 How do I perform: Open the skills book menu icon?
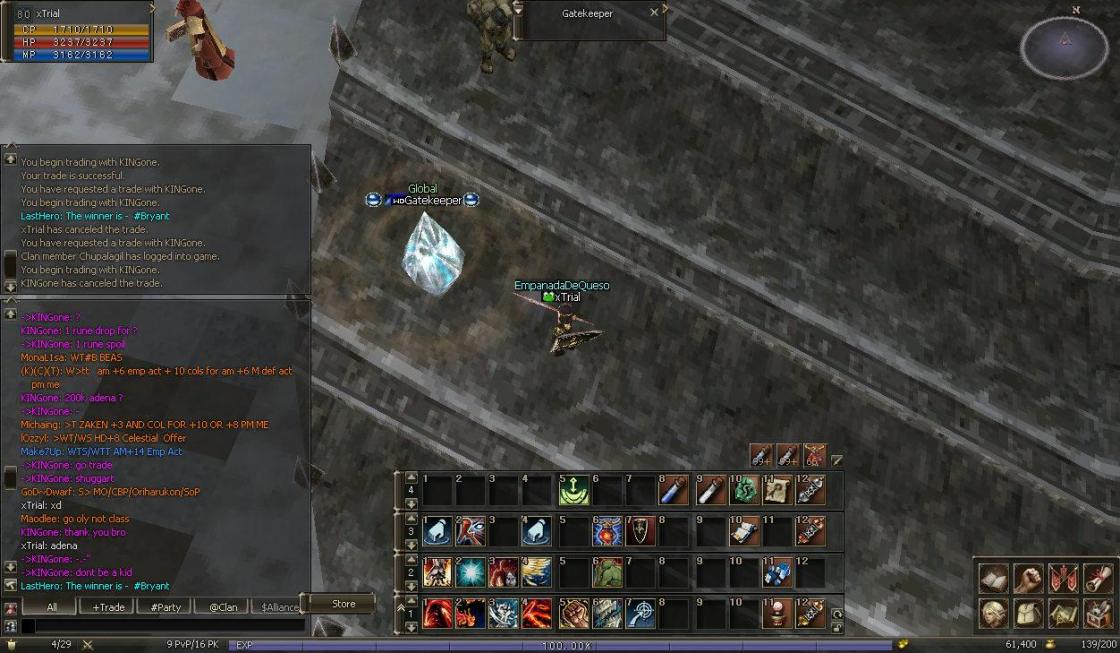[994, 578]
